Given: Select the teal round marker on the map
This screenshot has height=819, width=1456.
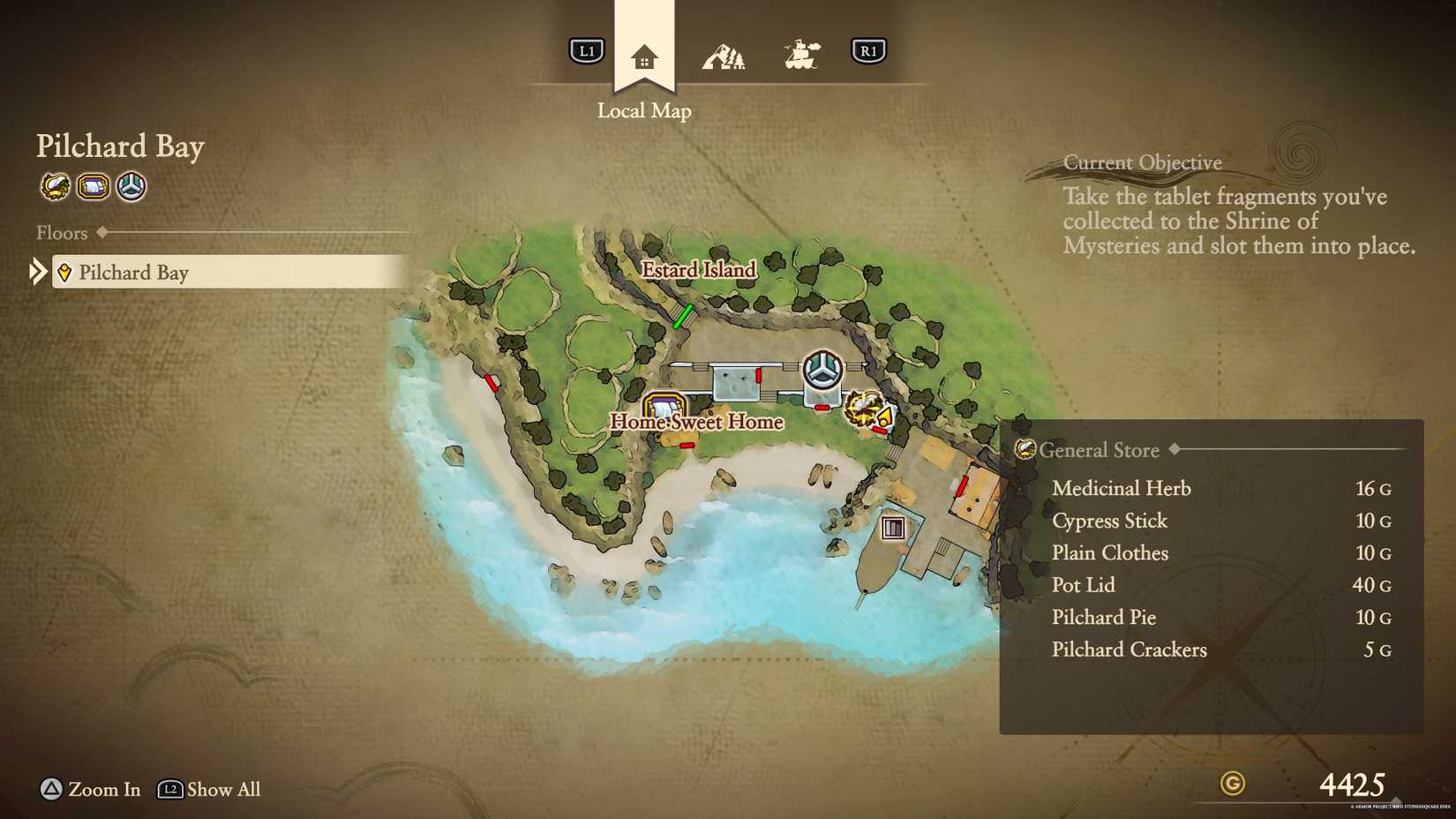Looking at the screenshot, I should (x=822, y=369).
